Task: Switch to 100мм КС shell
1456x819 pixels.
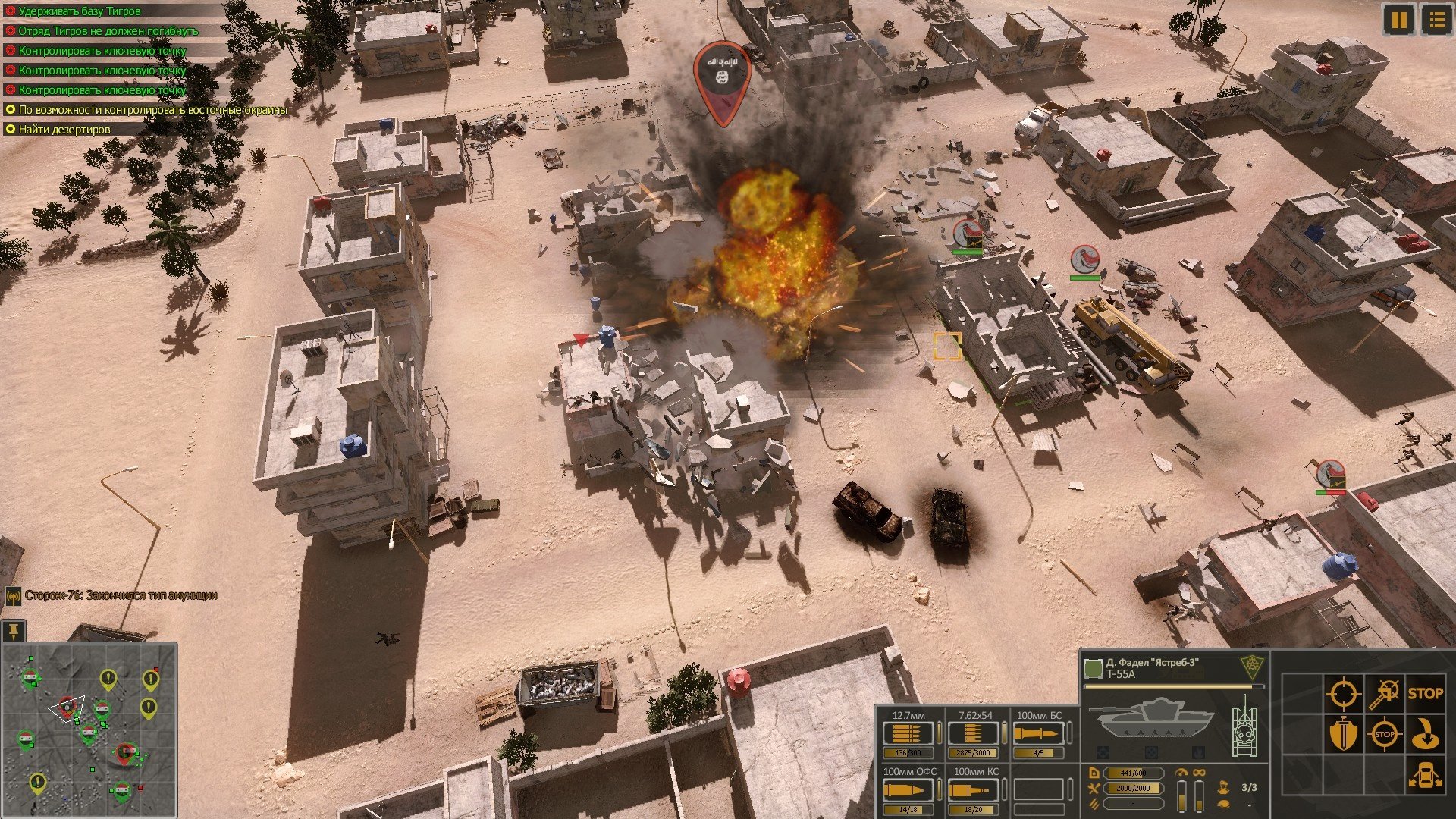Action: [x=974, y=790]
